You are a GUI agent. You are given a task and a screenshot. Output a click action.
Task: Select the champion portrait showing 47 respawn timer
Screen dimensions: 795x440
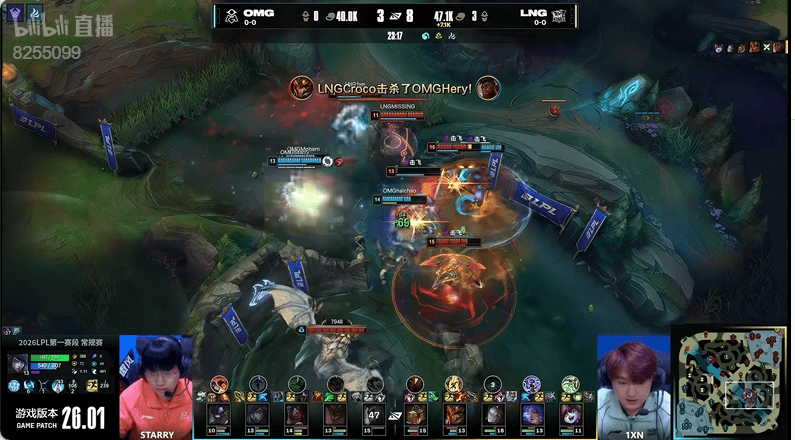(x=375, y=414)
